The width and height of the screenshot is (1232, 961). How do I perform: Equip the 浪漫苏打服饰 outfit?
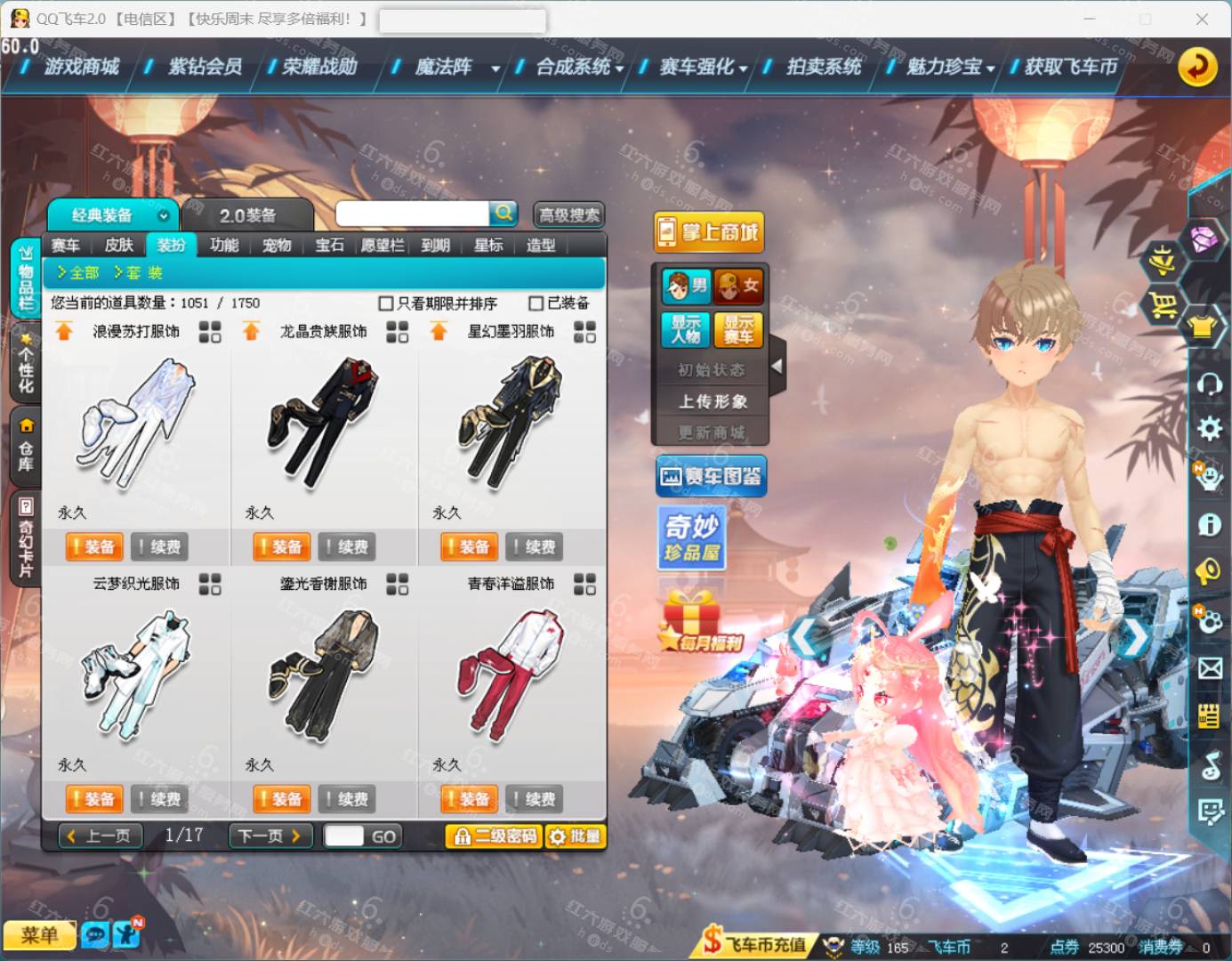[93, 546]
